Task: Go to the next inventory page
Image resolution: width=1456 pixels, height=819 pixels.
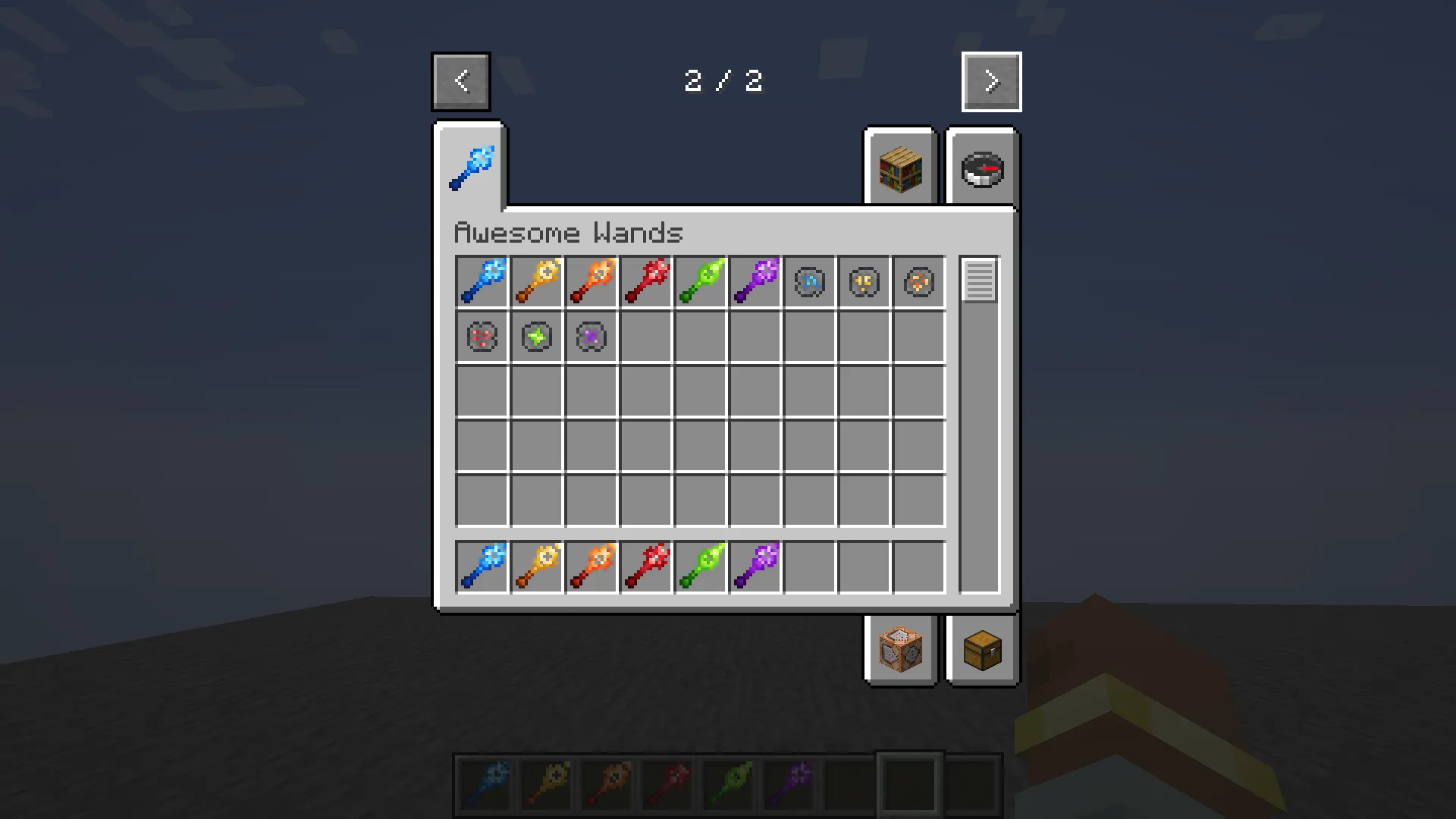Action: click(991, 81)
